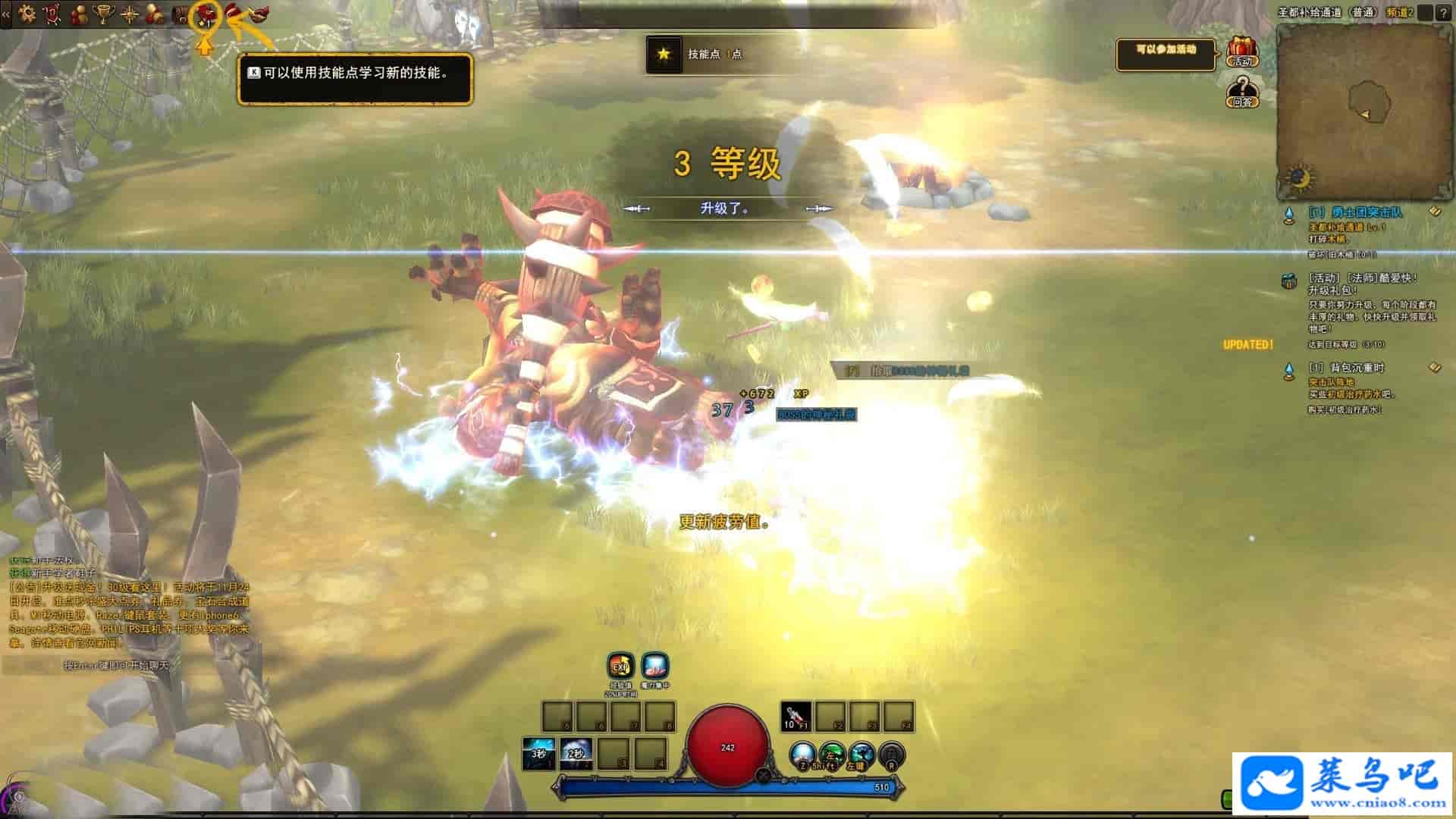Open the gold trophy achievements icon

[104, 14]
